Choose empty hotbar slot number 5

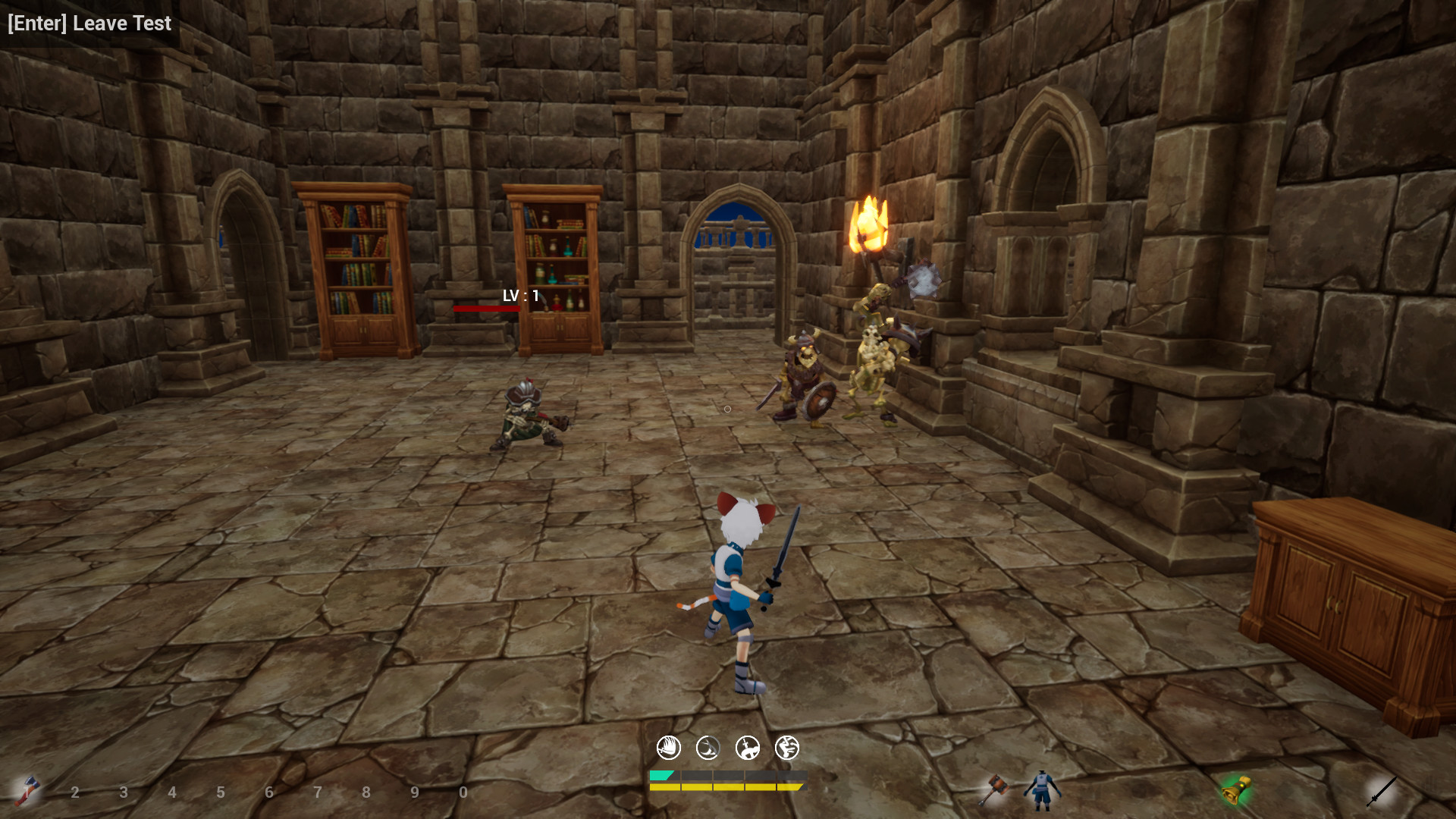221,792
